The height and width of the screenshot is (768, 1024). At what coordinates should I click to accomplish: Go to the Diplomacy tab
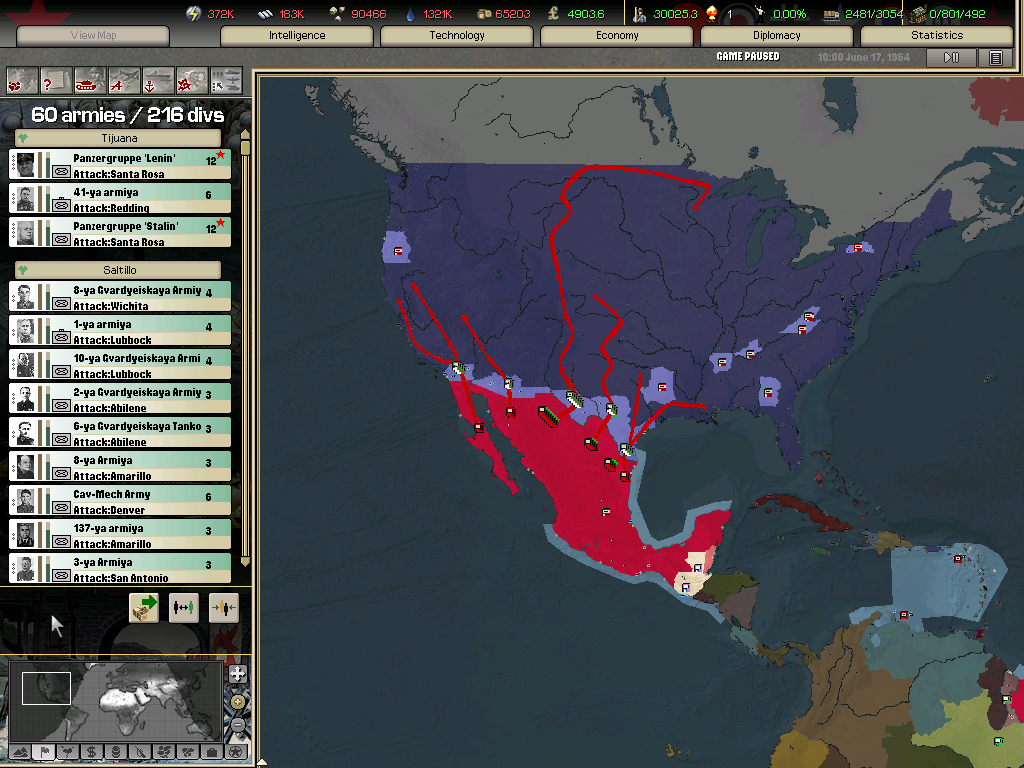(x=777, y=36)
